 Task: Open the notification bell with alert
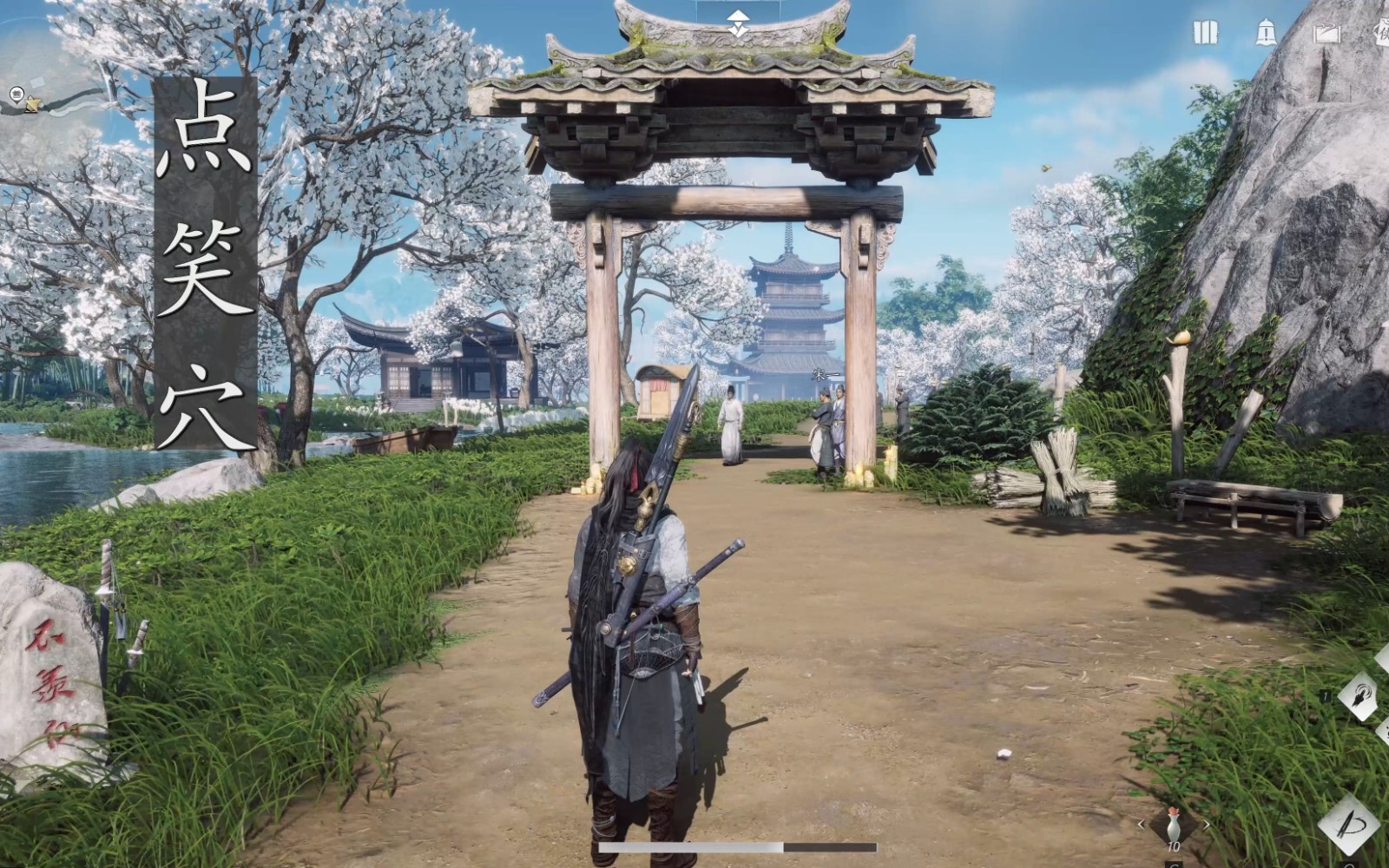tap(1265, 32)
